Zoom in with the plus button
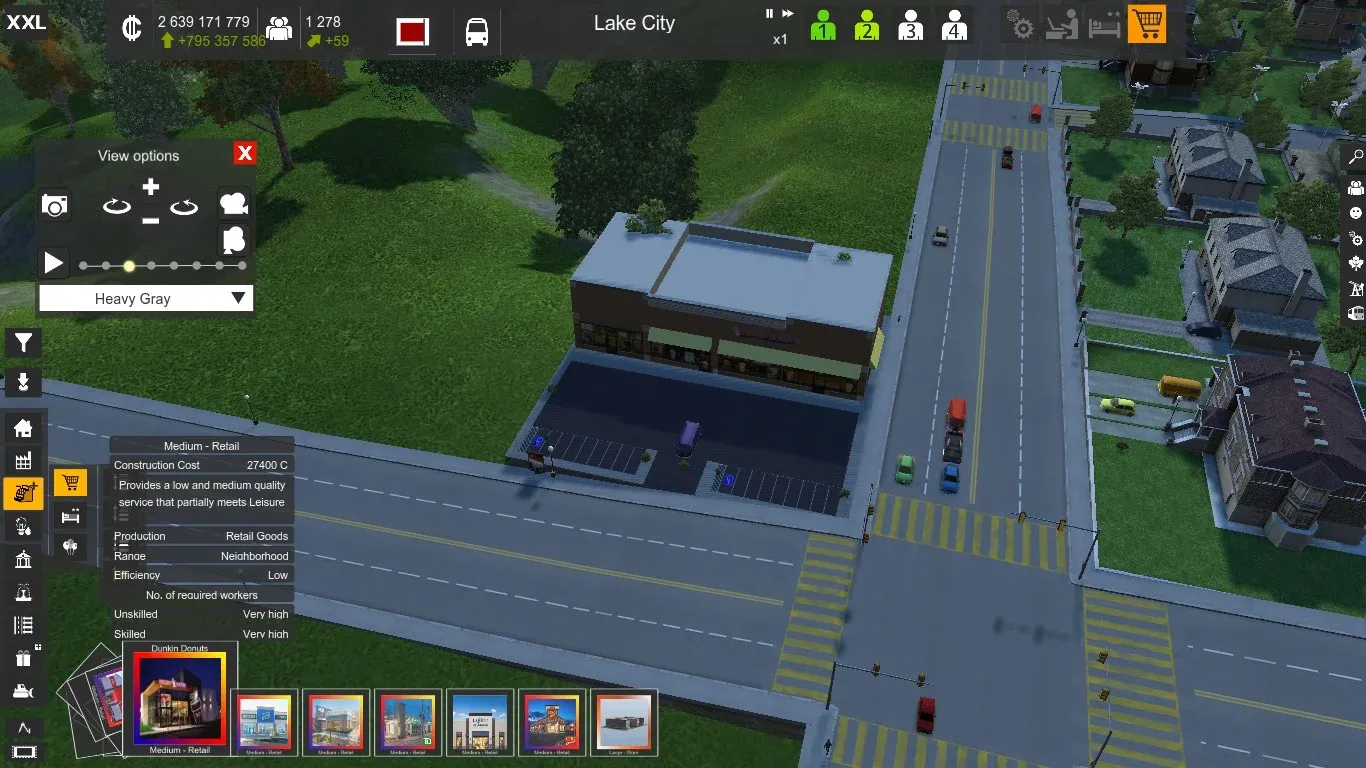1366x768 pixels. coord(150,187)
